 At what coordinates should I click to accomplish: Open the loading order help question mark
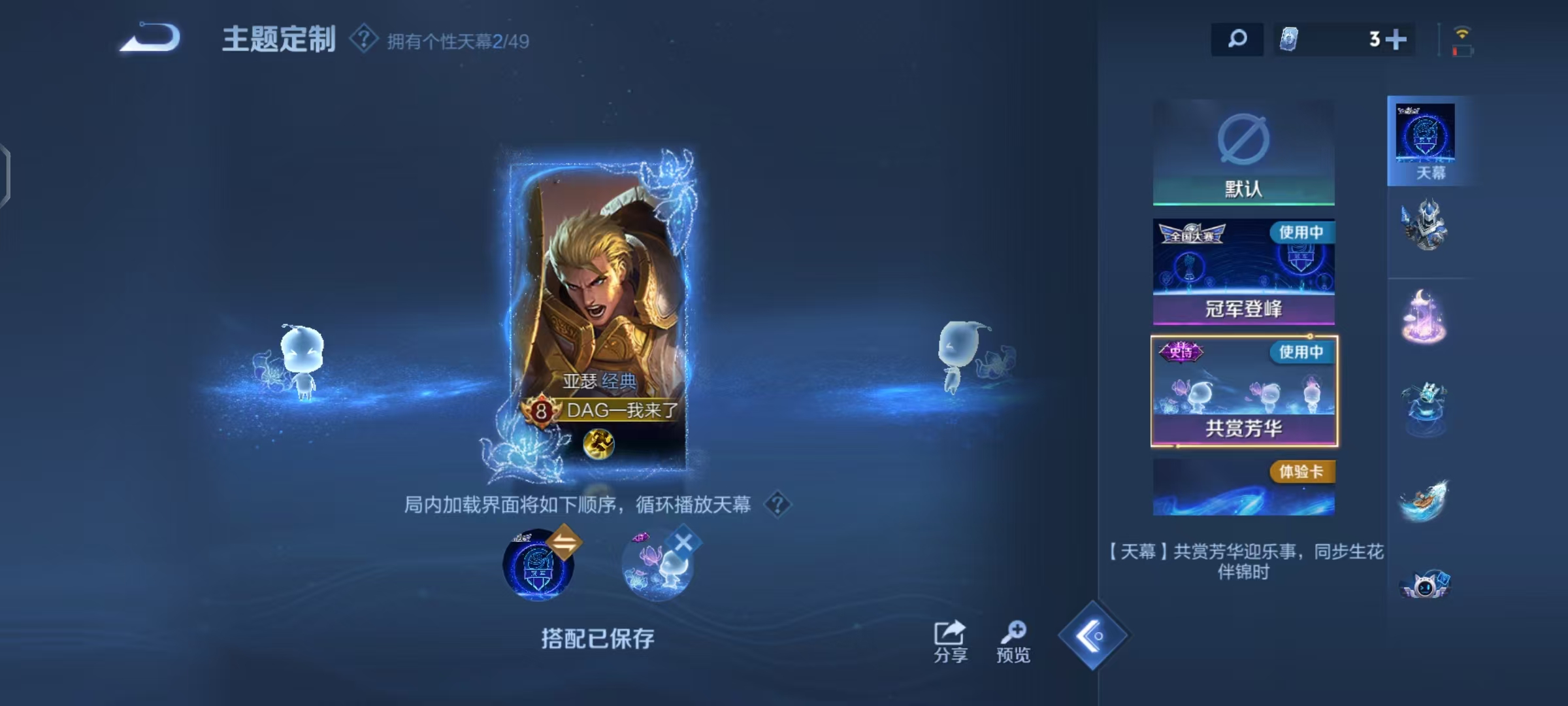click(x=779, y=505)
